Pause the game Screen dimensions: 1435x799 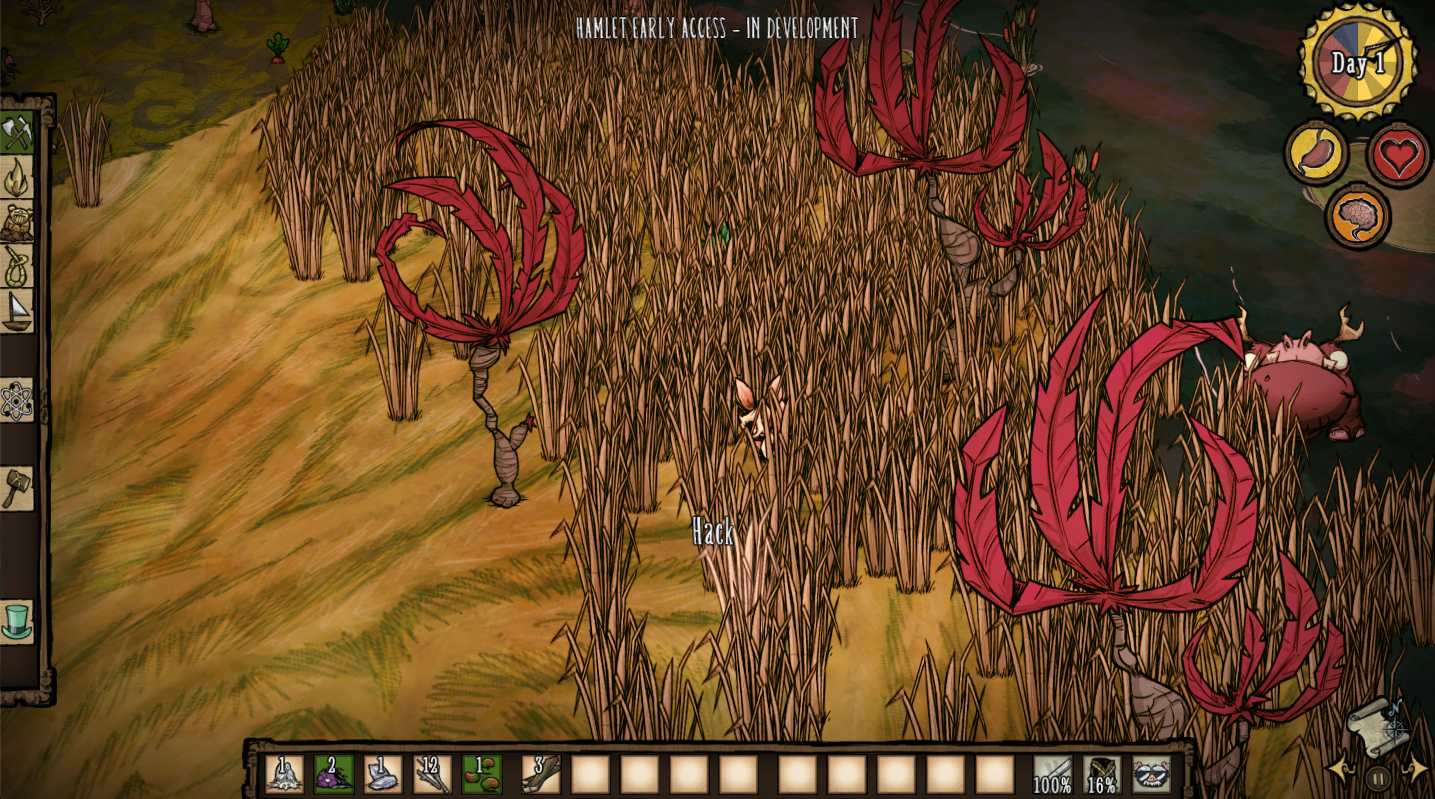click(x=1378, y=777)
